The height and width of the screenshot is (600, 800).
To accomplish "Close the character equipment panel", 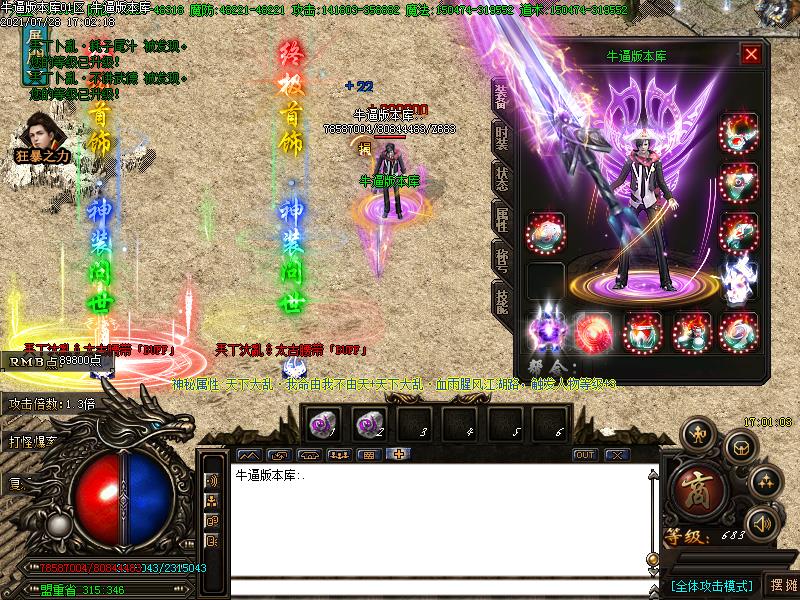I will point(750,55).
